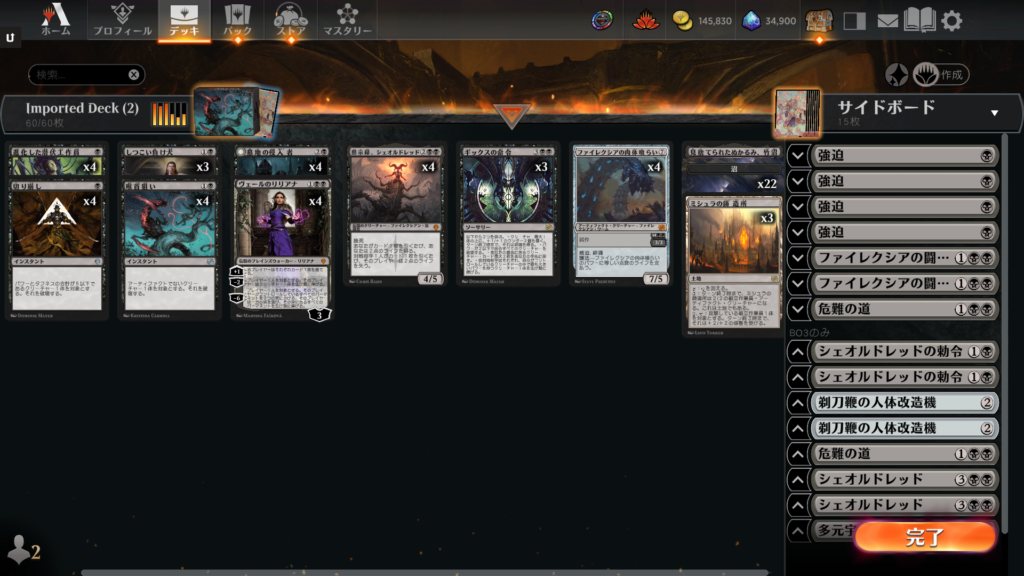Go to the ホーム tab
The width and height of the screenshot is (1024, 576).
tap(56, 20)
